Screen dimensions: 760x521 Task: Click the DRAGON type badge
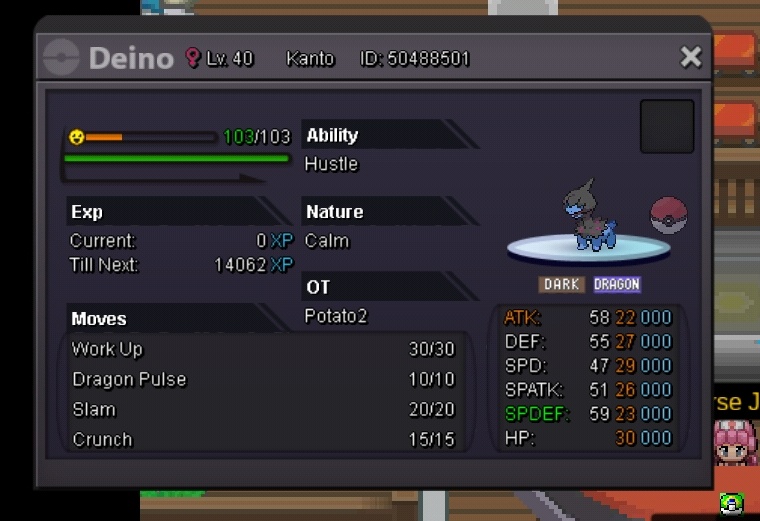[616, 285]
